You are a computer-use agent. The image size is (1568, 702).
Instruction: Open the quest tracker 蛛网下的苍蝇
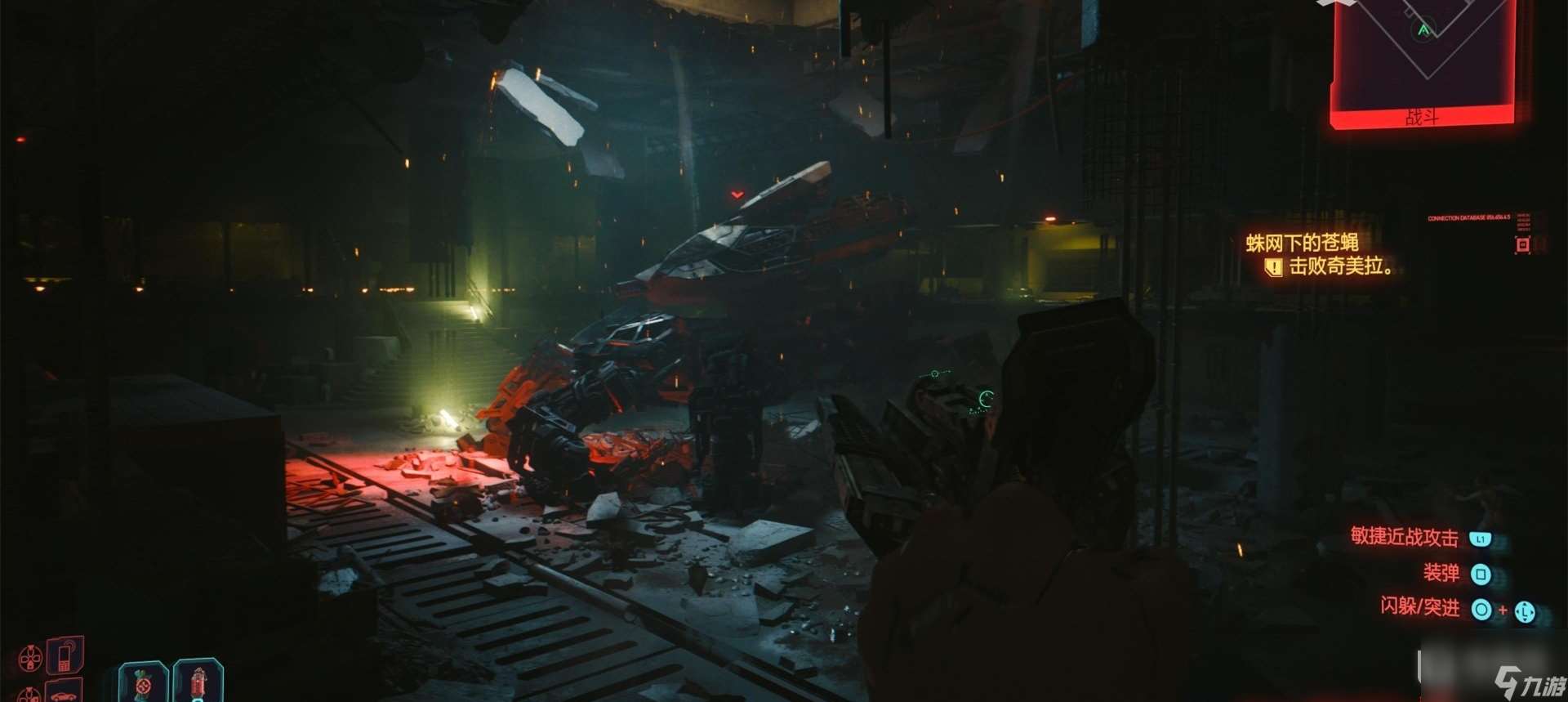click(x=1302, y=242)
